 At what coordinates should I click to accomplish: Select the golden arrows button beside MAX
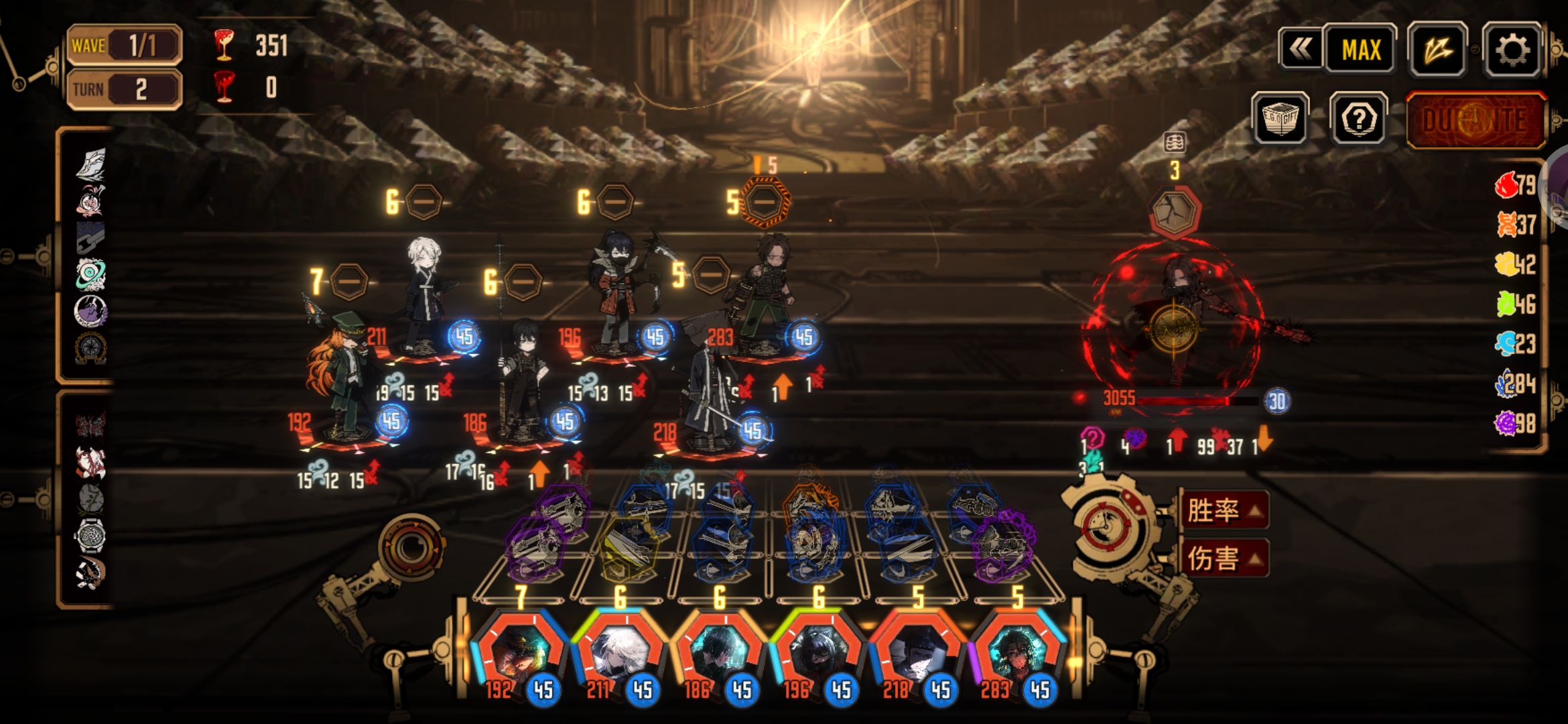coord(1437,49)
